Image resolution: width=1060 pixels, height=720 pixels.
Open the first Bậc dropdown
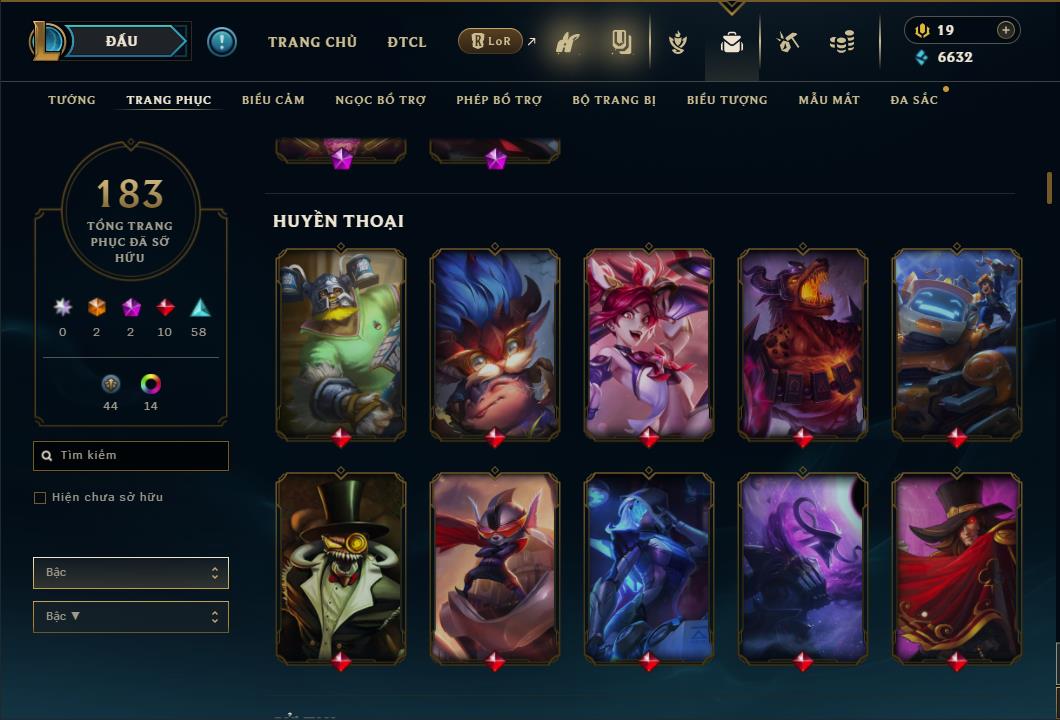[x=131, y=573]
